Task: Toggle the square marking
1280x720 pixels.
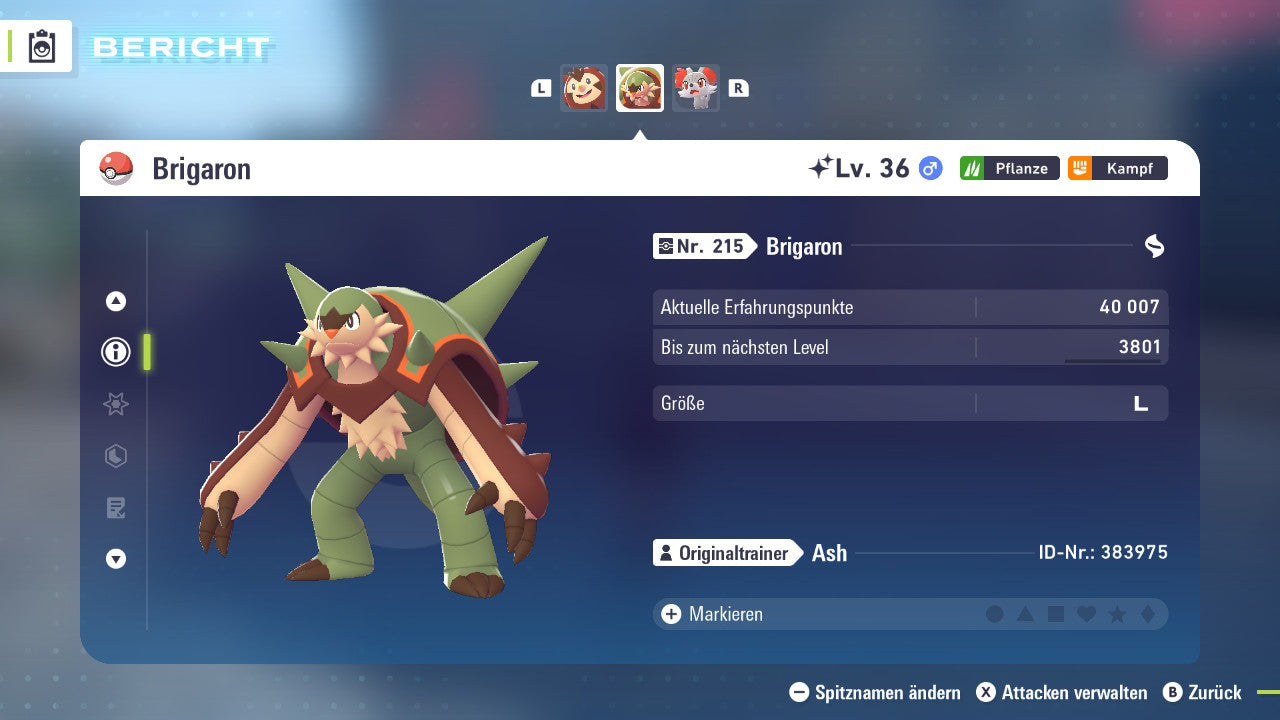Action: tap(1056, 614)
